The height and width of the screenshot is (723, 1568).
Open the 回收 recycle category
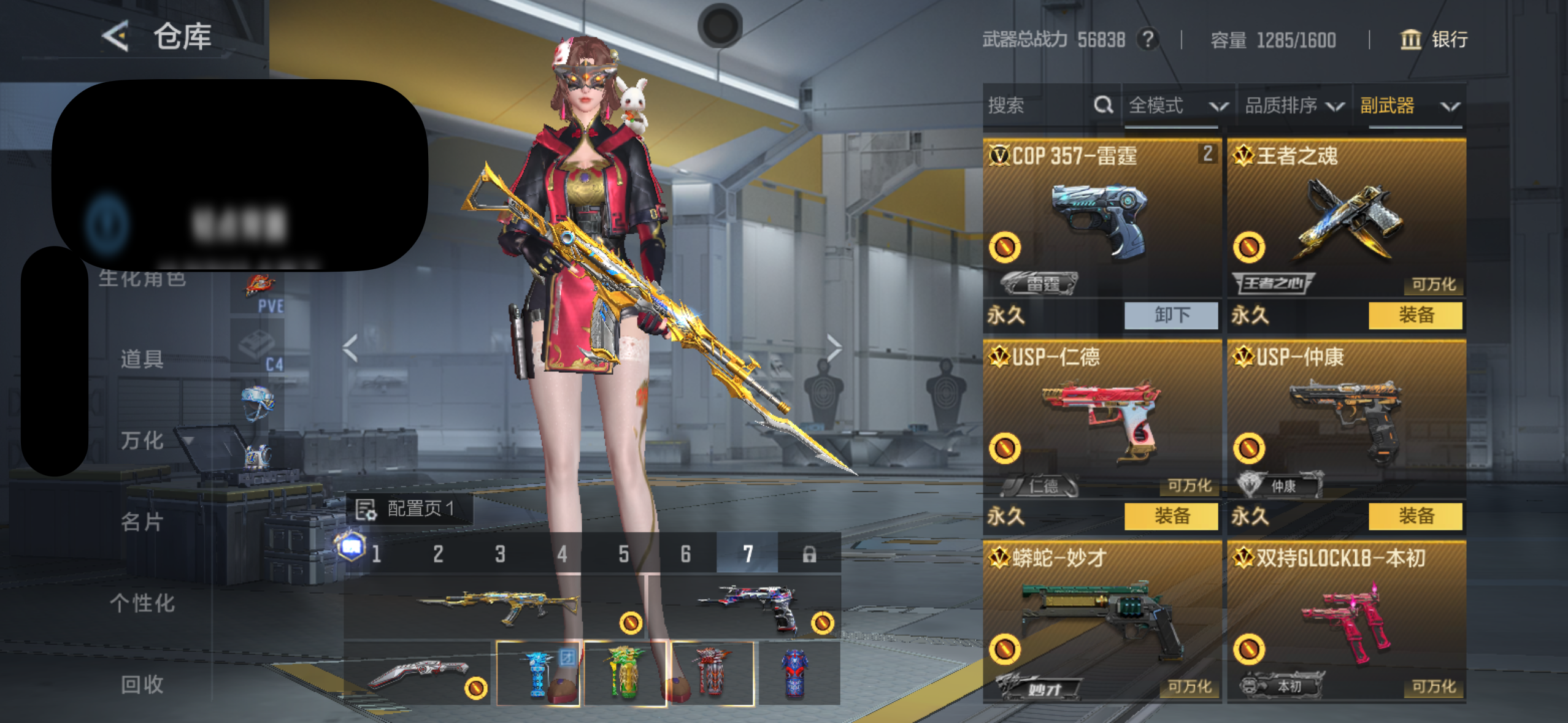142,684
